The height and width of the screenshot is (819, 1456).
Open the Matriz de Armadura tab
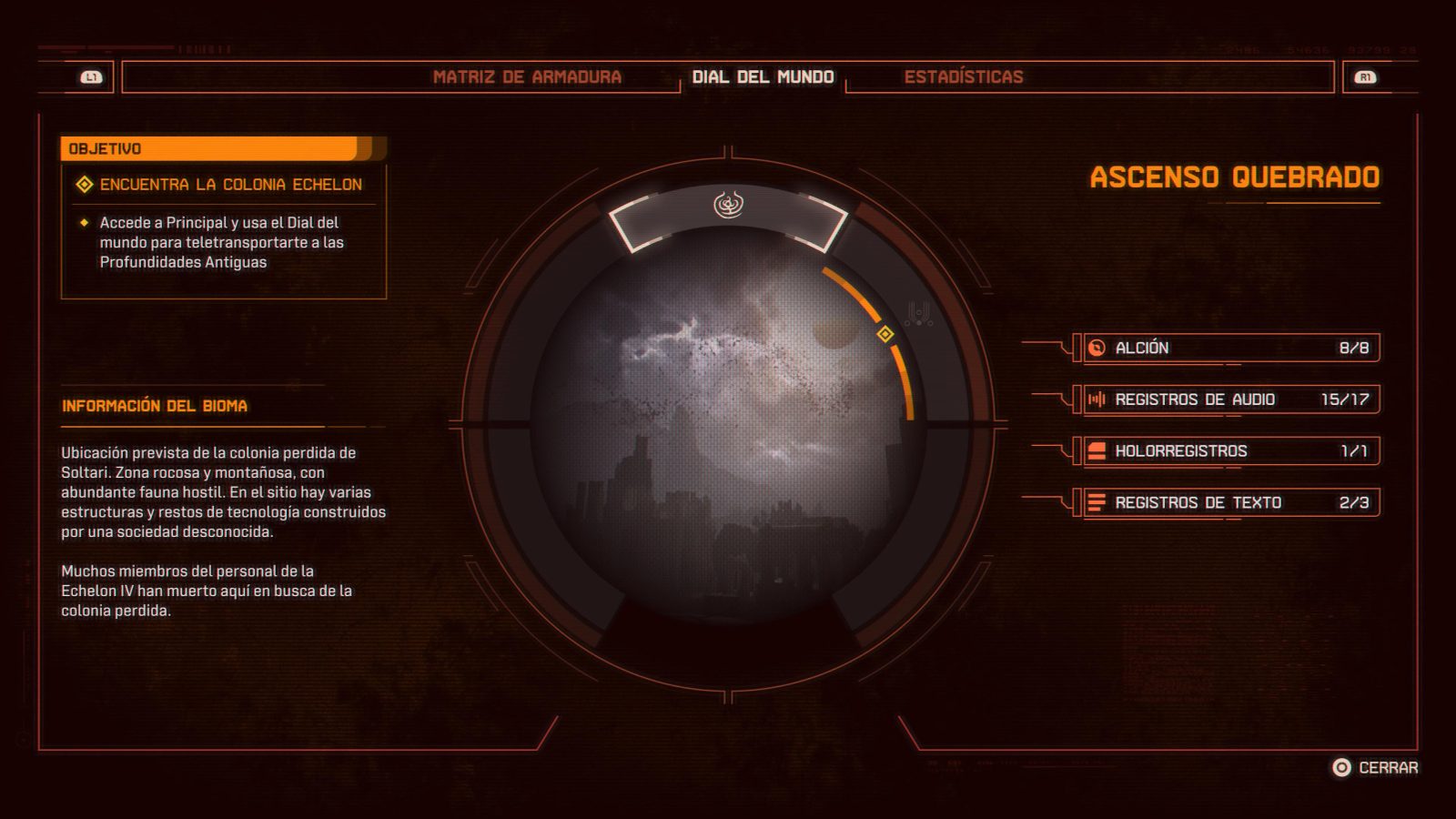[x=530, y=77]
